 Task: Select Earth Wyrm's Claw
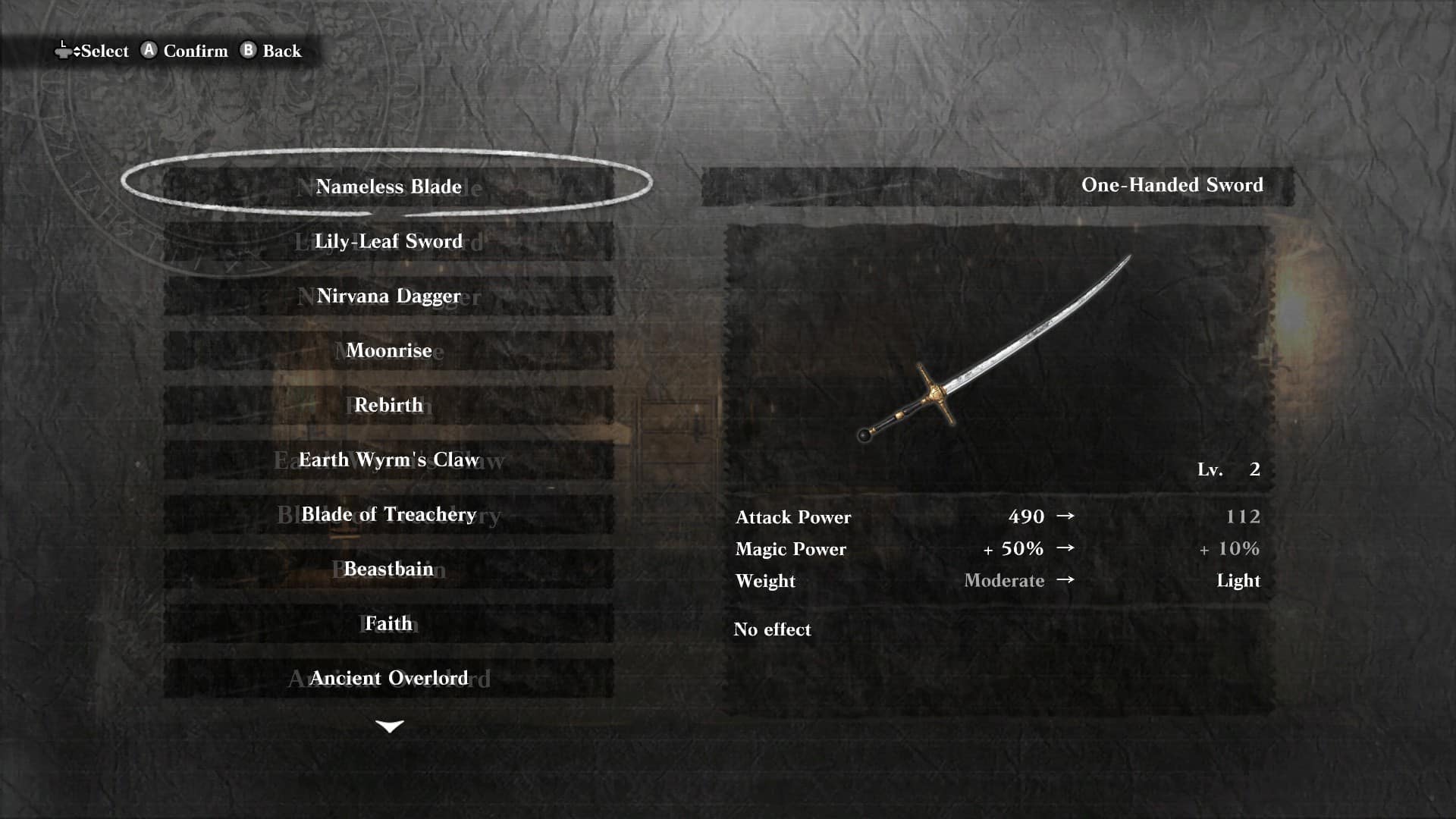click(x=388, y=460)
